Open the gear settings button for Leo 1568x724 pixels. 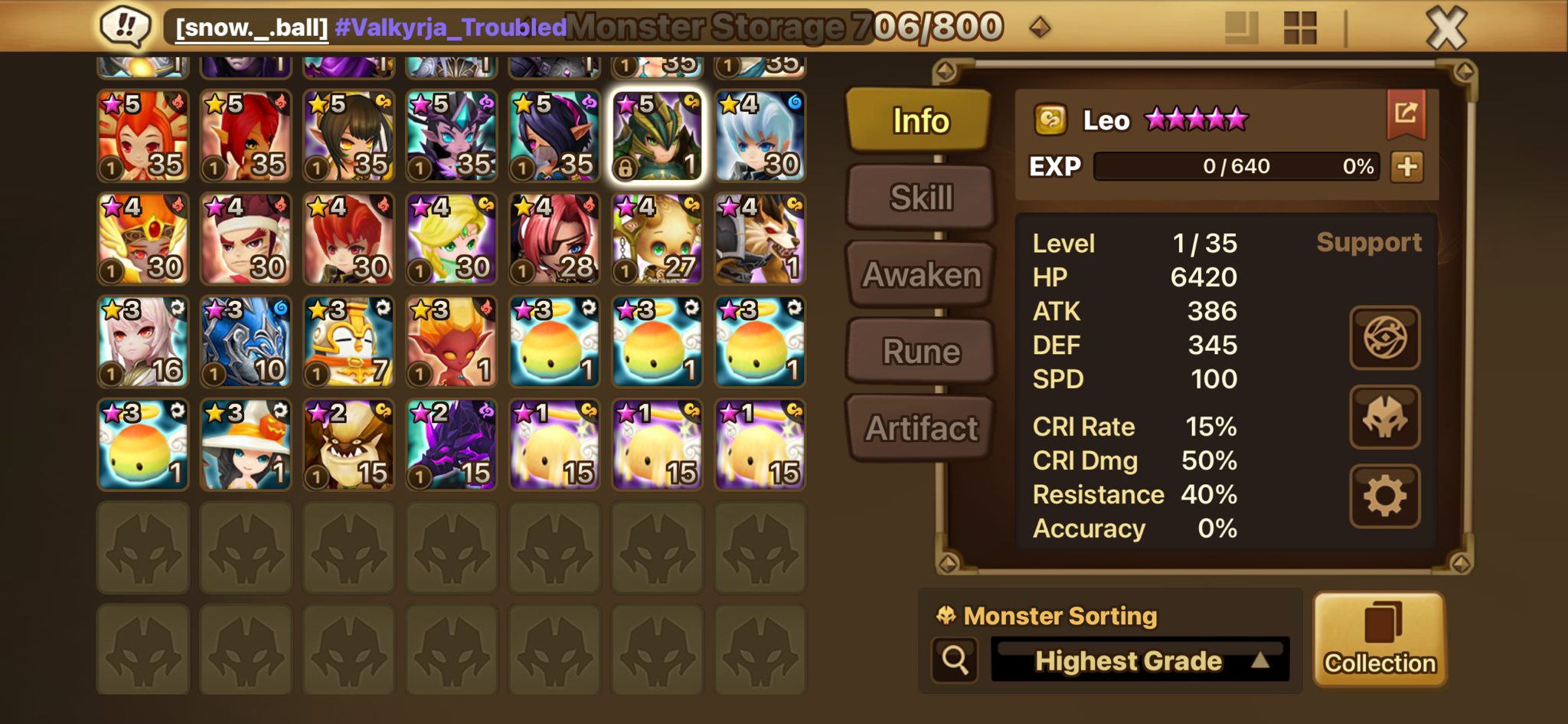(1384, 496)
